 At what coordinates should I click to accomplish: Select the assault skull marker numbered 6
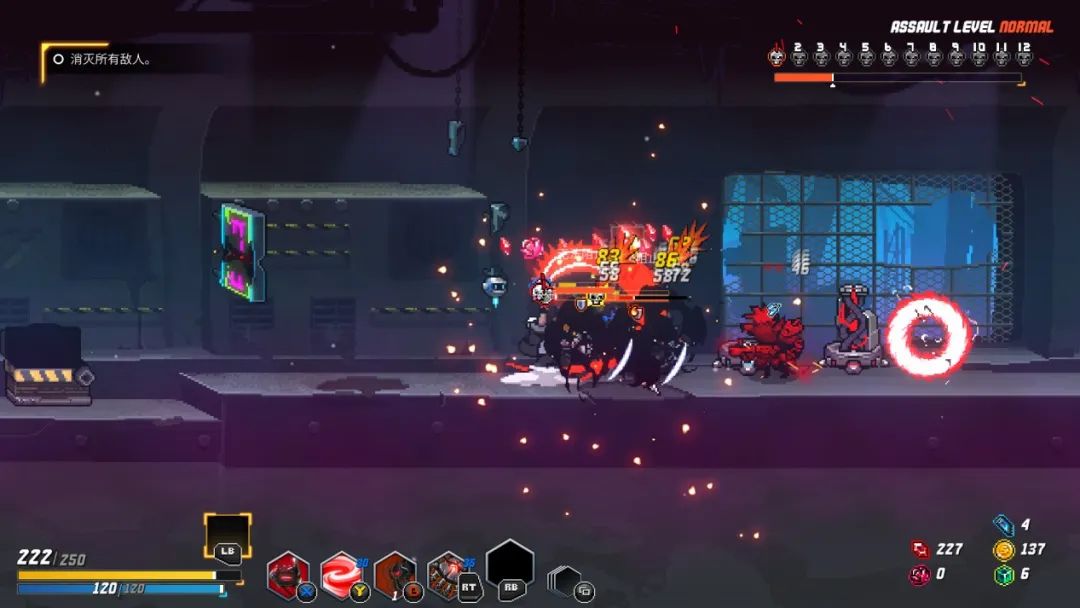click(x=889, y=57)
